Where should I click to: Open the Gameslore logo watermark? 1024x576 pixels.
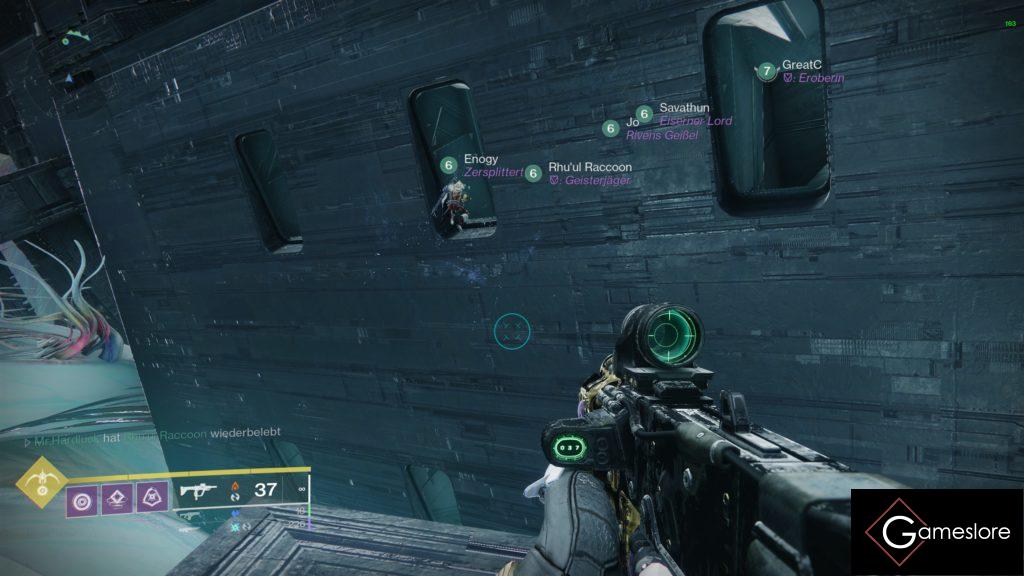tap(937, 532)
